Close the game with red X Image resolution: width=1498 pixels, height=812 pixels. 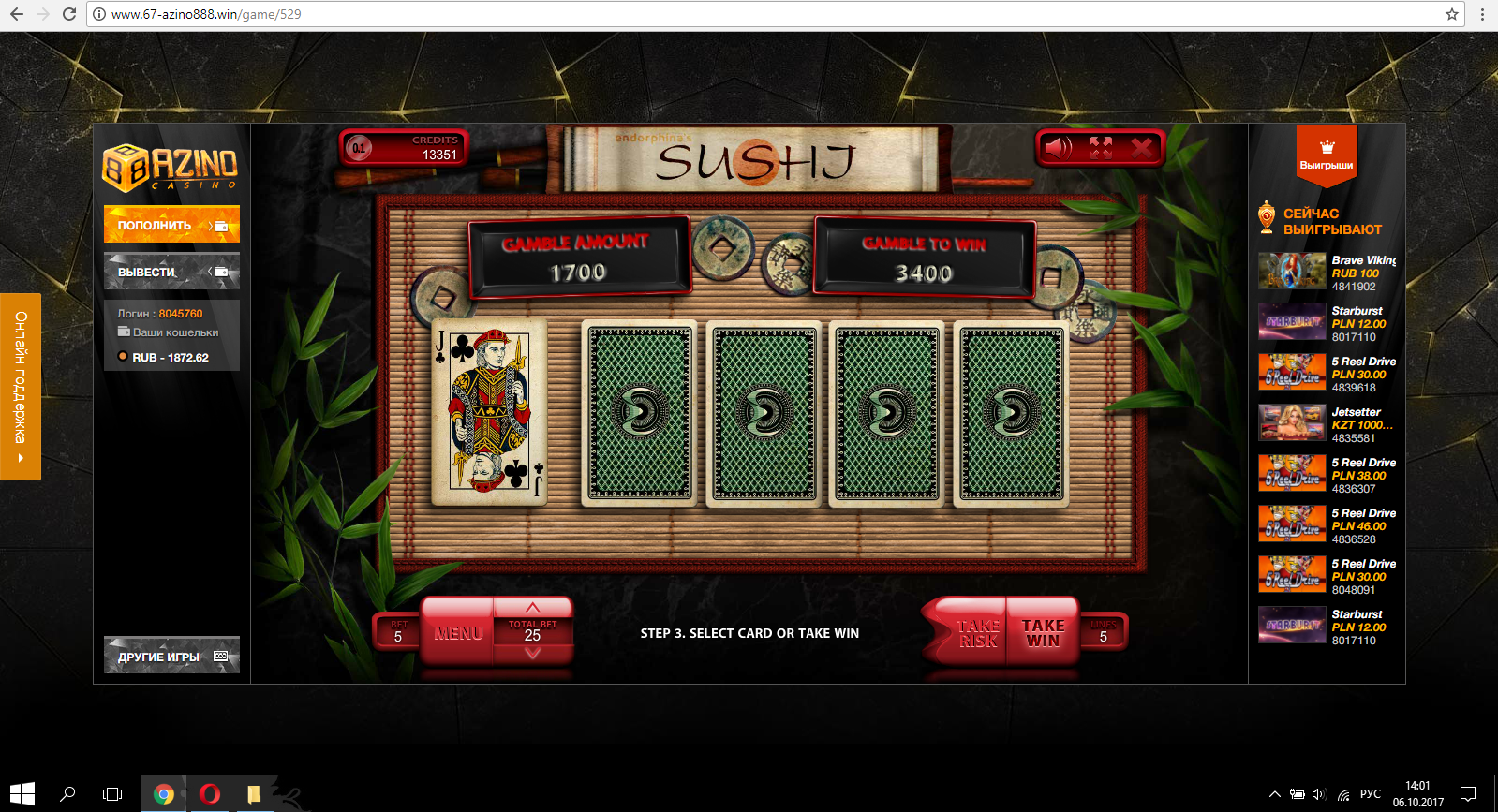pos(1141,148)
